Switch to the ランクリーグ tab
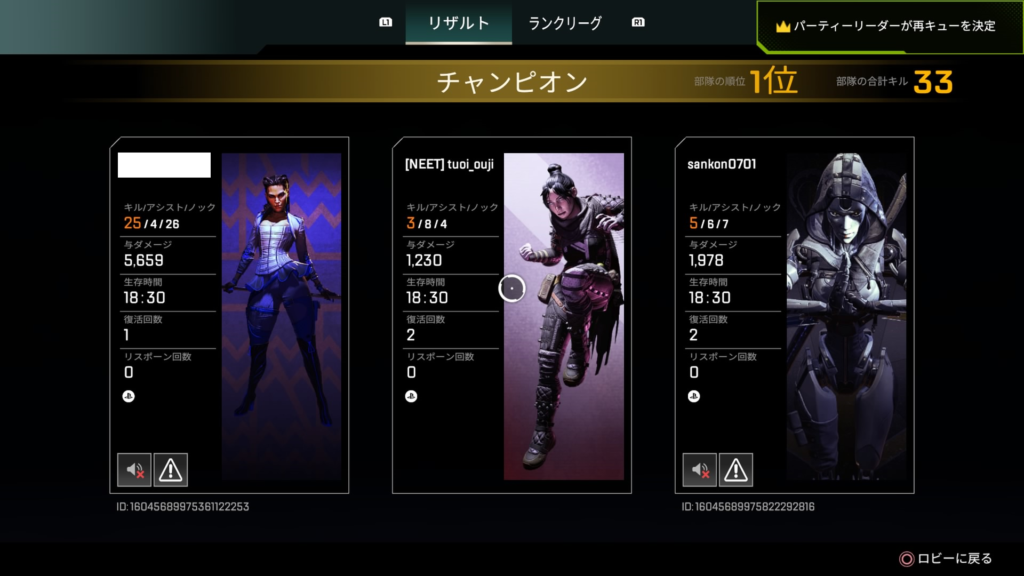Image resolution: width=1024 pixels, height=576 pixels. coord(565,23)
